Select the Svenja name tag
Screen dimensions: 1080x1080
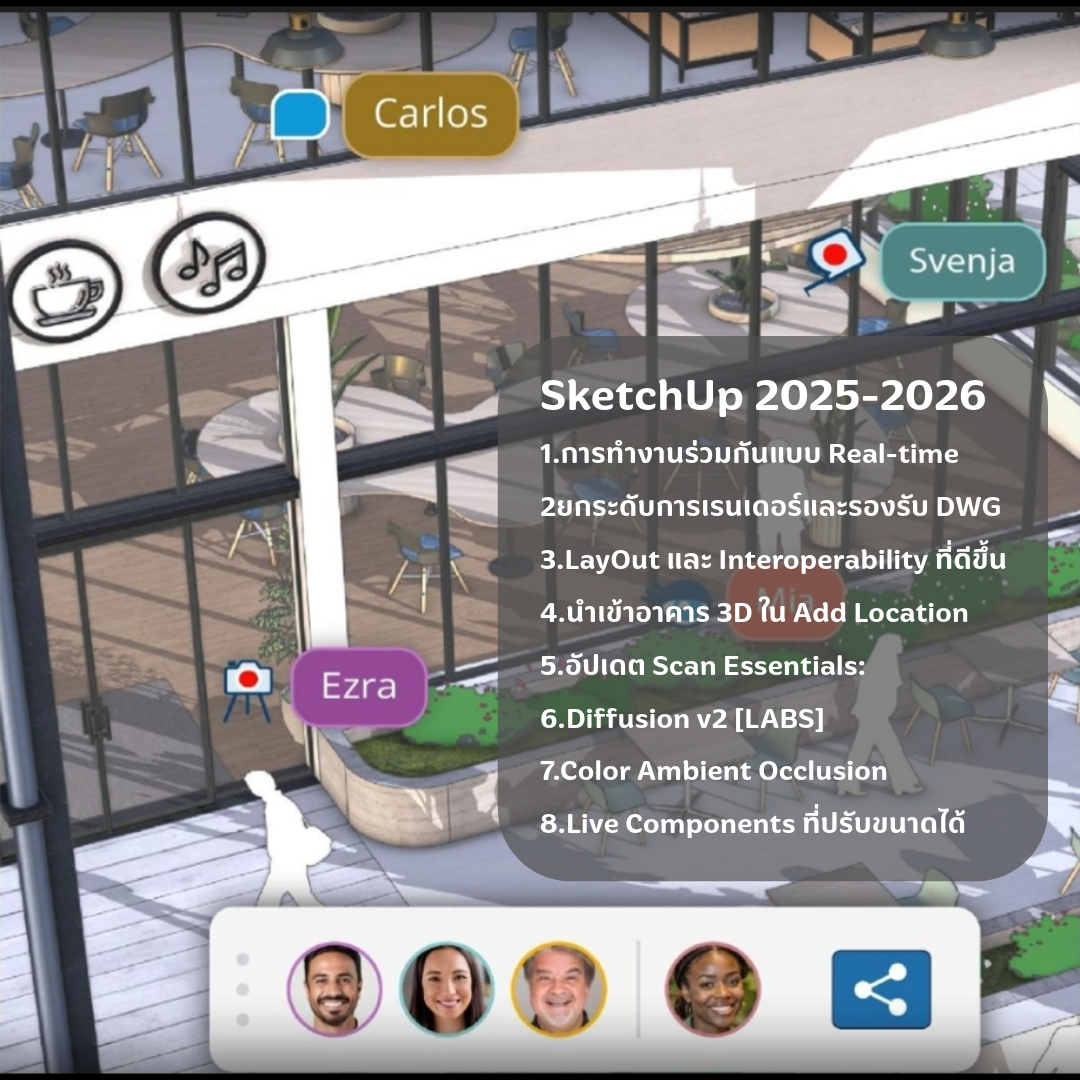tap(961, 261)
